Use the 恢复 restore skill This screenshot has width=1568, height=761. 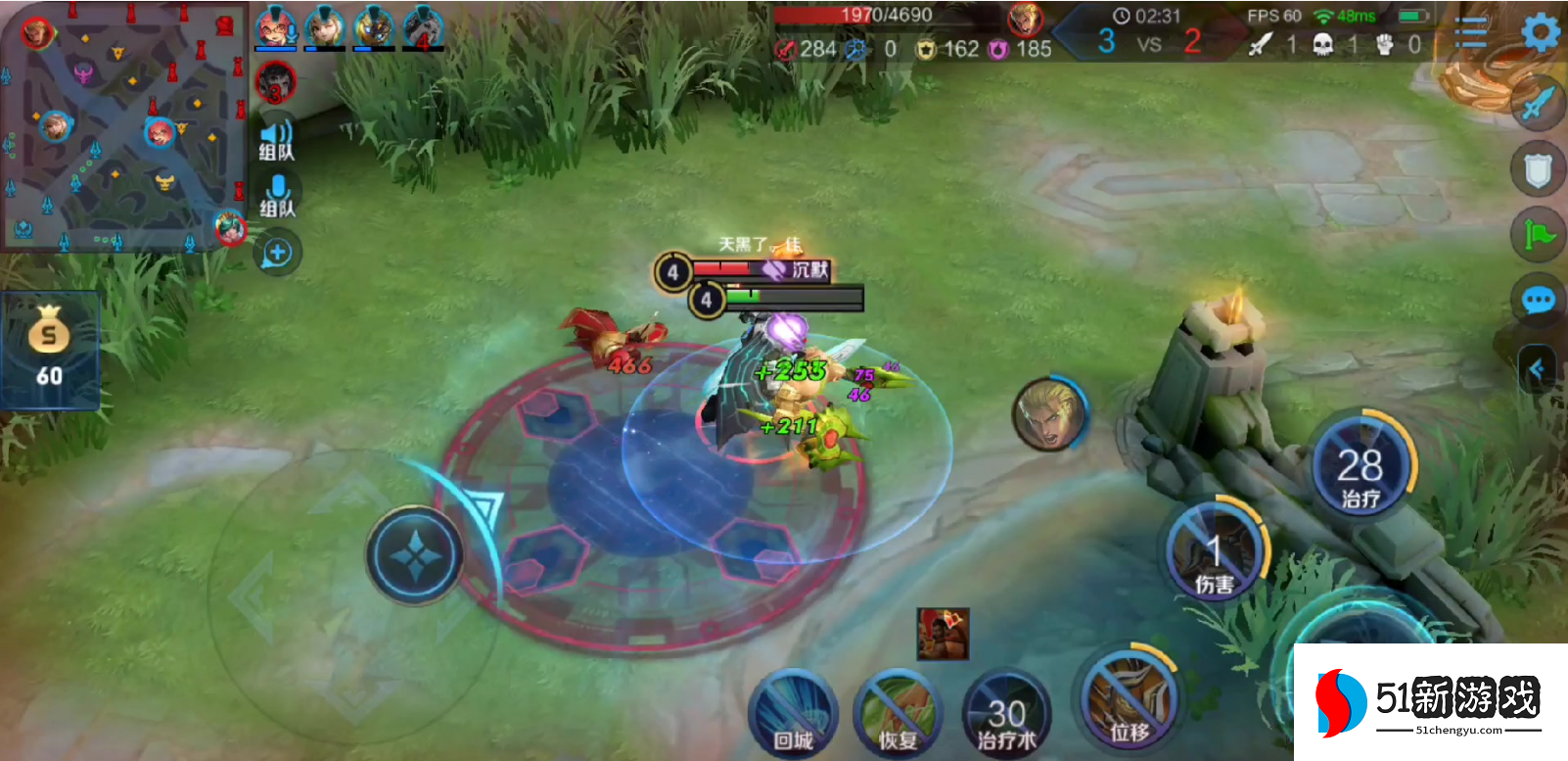tap(897, 715)
